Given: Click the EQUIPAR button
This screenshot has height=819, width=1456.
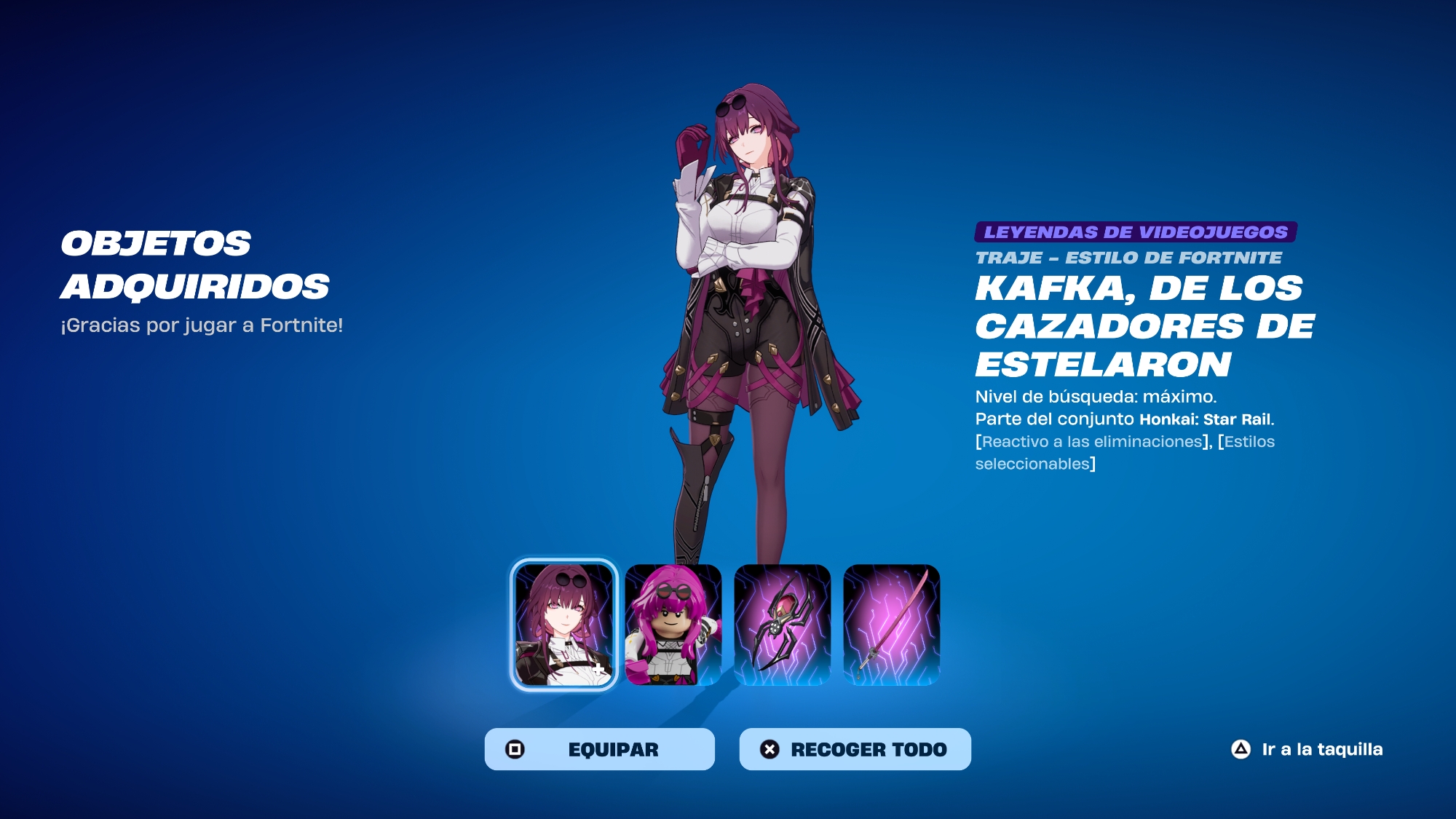Looking at the screenshot, I should pyautogui.click(x=599, y=749).
